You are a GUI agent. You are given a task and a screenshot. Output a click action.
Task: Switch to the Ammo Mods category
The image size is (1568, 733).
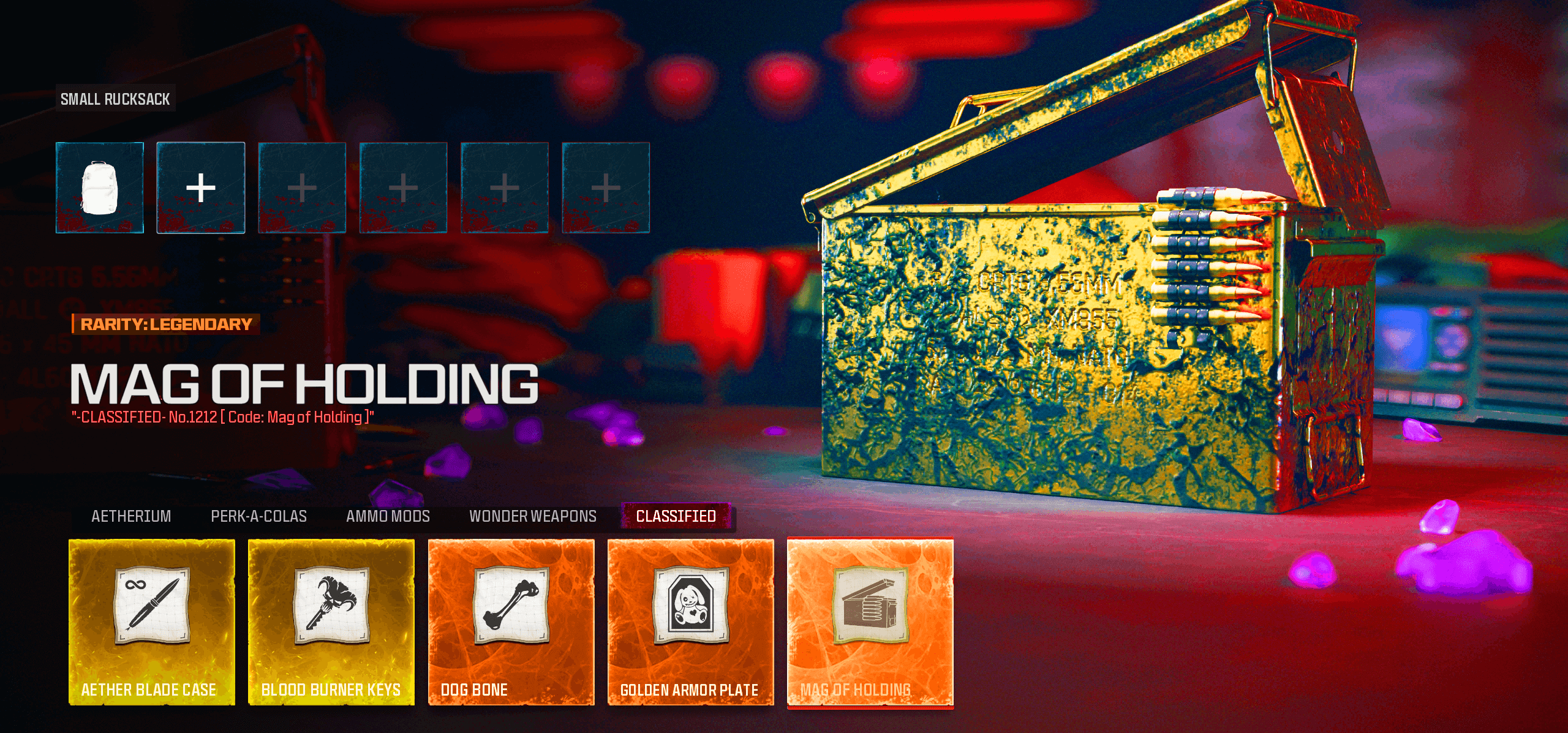point(388,516)
